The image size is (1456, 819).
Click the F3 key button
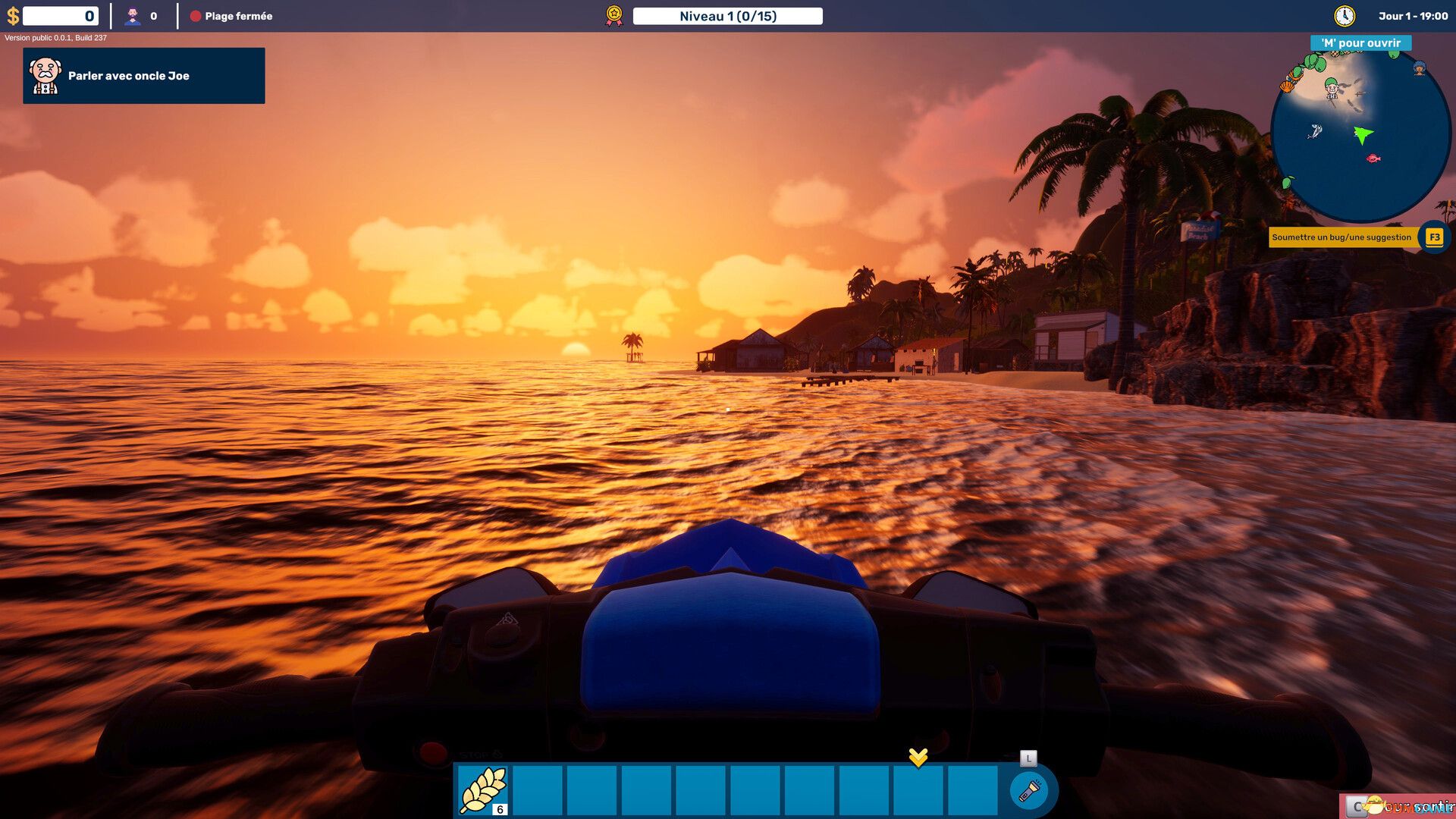click(1433, 237)
